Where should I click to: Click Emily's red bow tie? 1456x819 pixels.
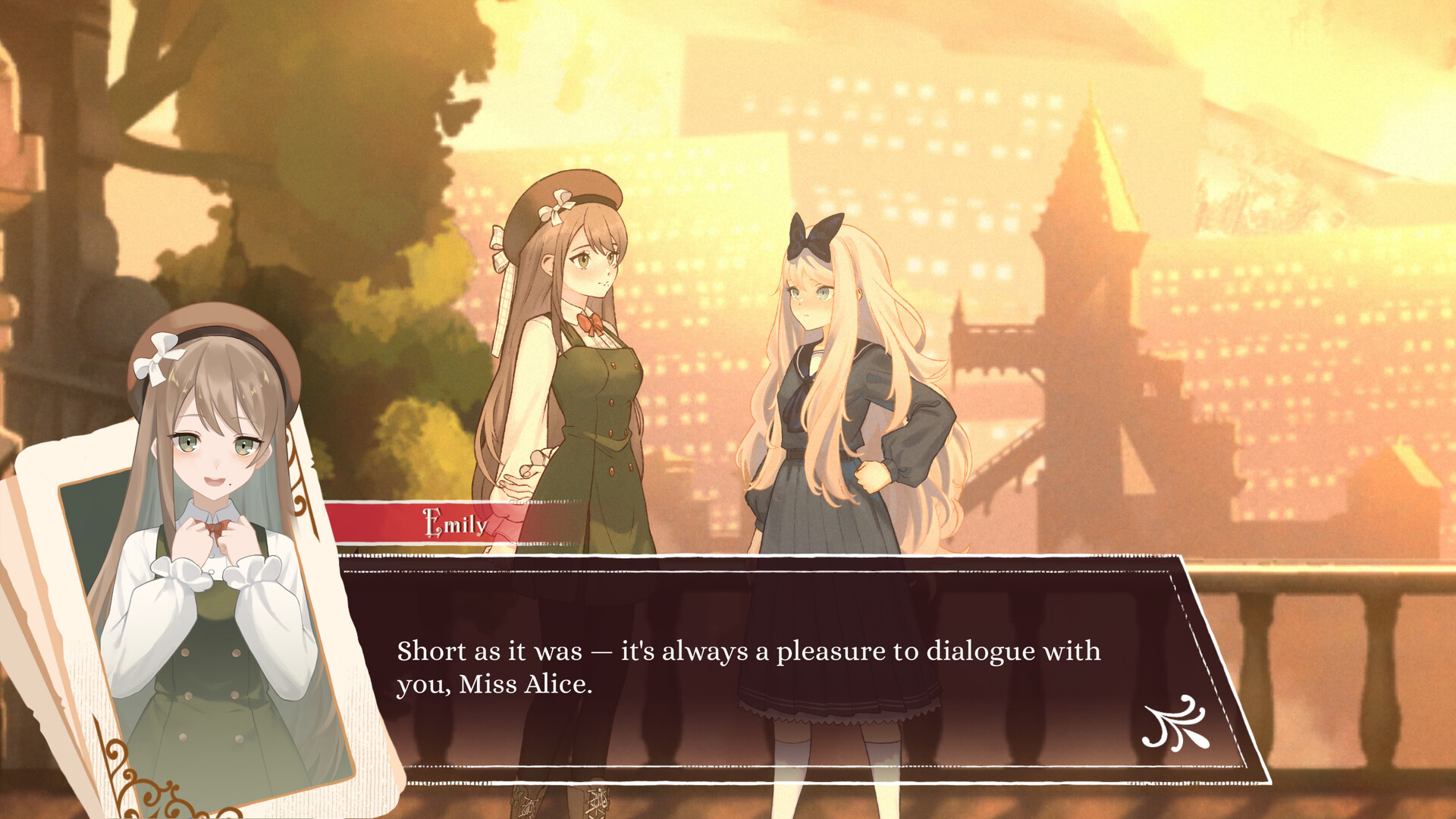(592, 322)
